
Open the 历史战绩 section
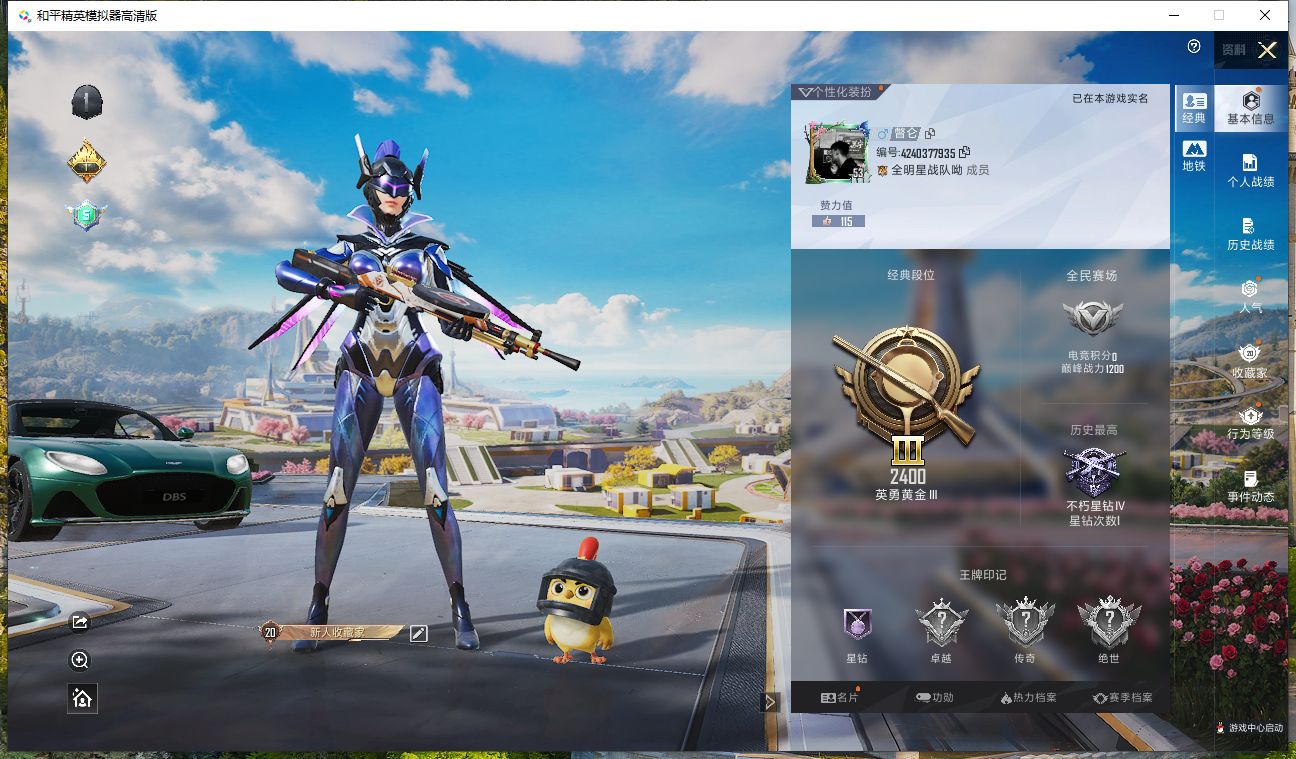[x=1250, y=234]
